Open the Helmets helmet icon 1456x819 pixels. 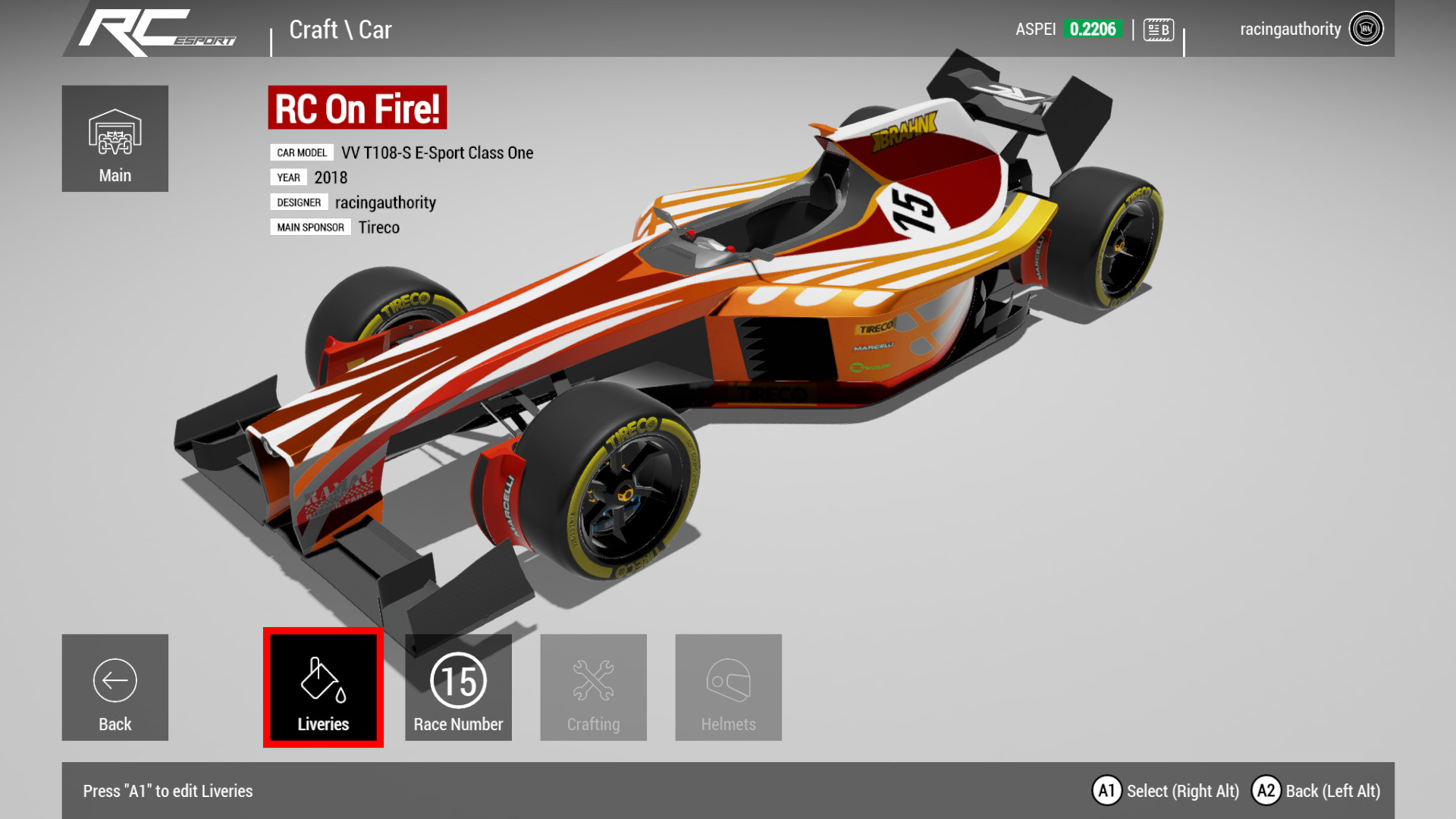728,681
